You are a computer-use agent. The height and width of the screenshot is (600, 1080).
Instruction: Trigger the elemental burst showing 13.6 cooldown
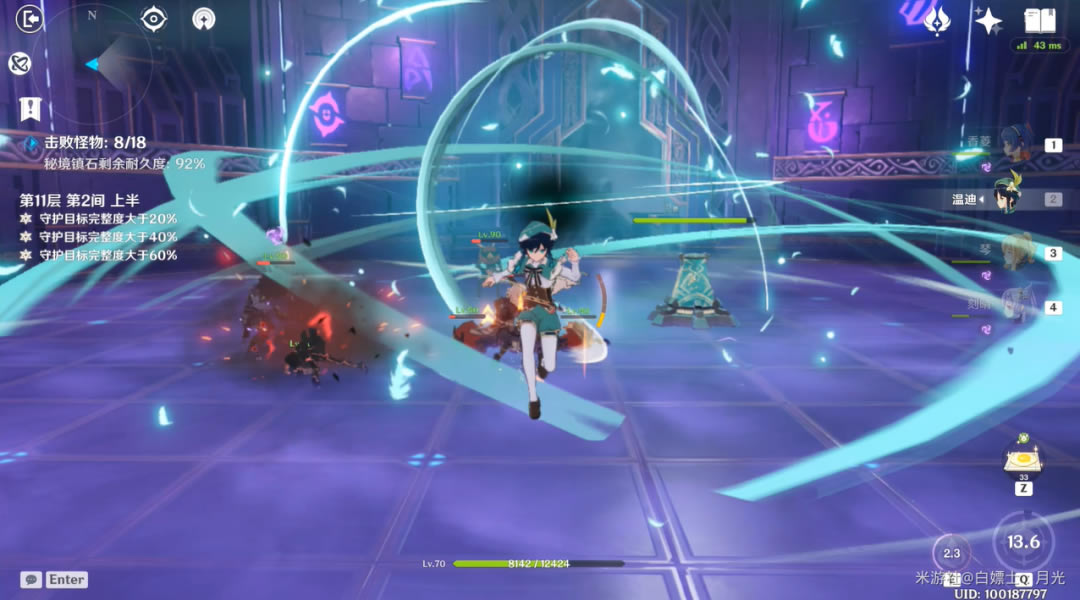1023,541
